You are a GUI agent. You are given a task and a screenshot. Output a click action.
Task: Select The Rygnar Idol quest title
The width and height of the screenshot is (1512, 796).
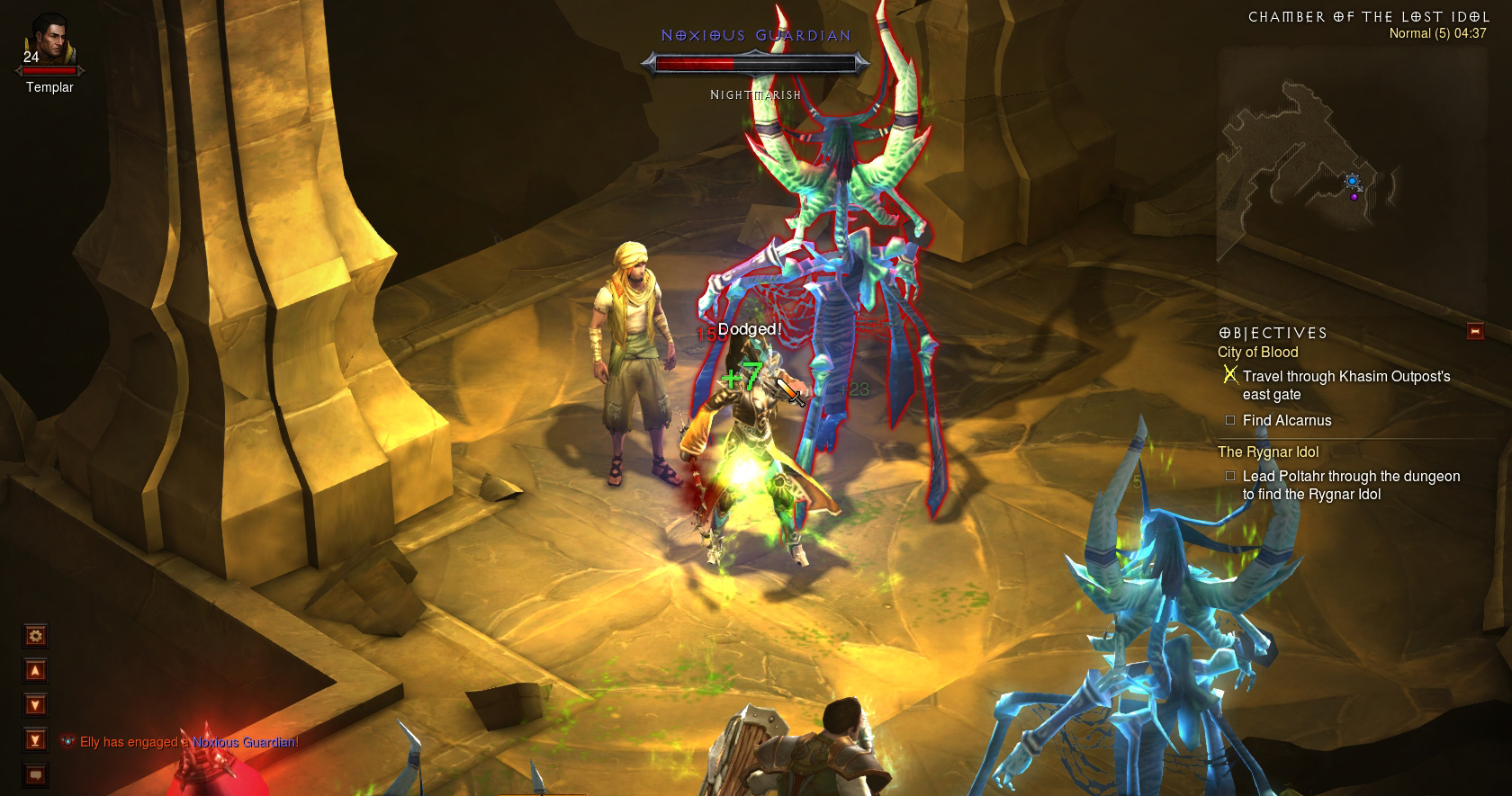pos(1267,452)
